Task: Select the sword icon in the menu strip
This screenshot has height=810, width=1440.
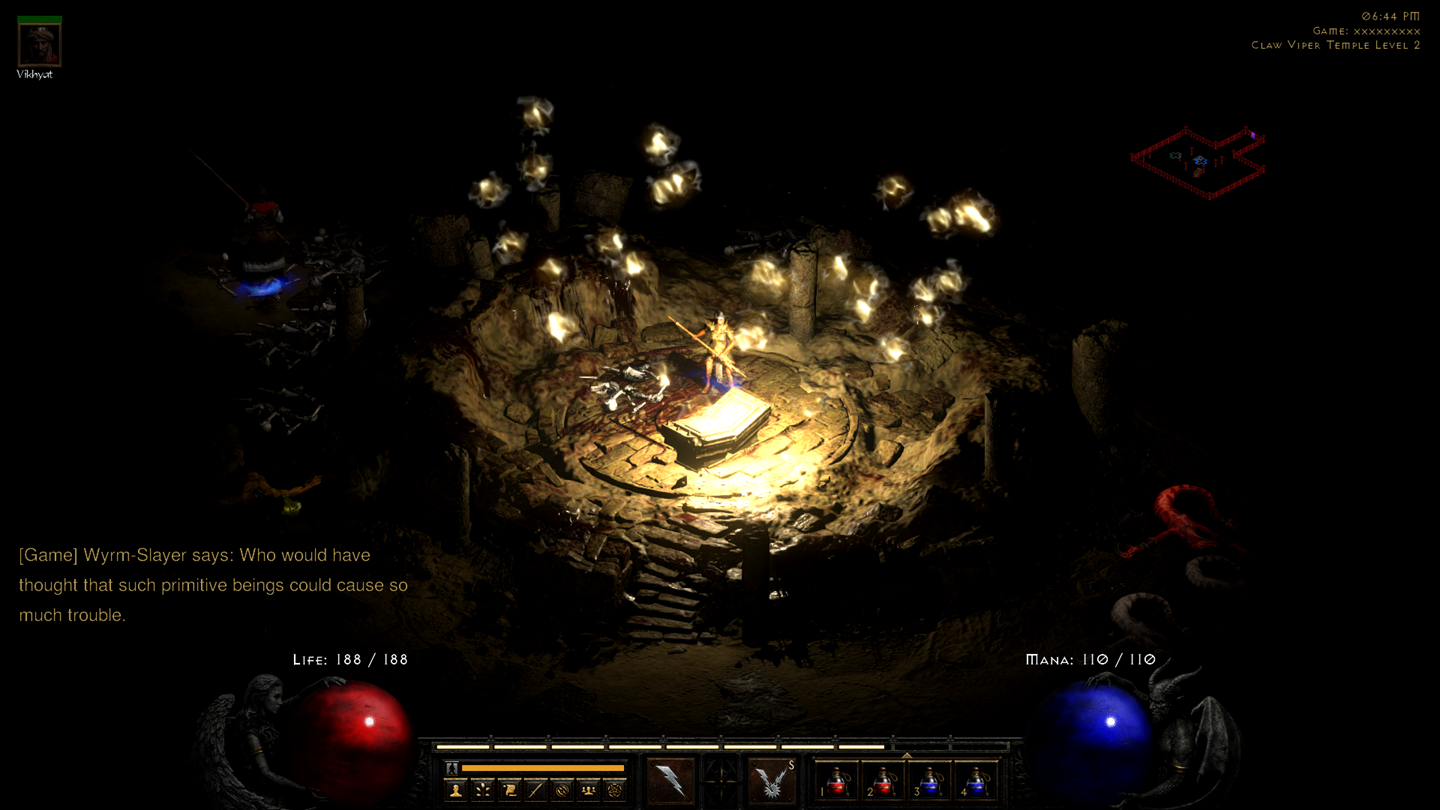Action: pos(534,788)
